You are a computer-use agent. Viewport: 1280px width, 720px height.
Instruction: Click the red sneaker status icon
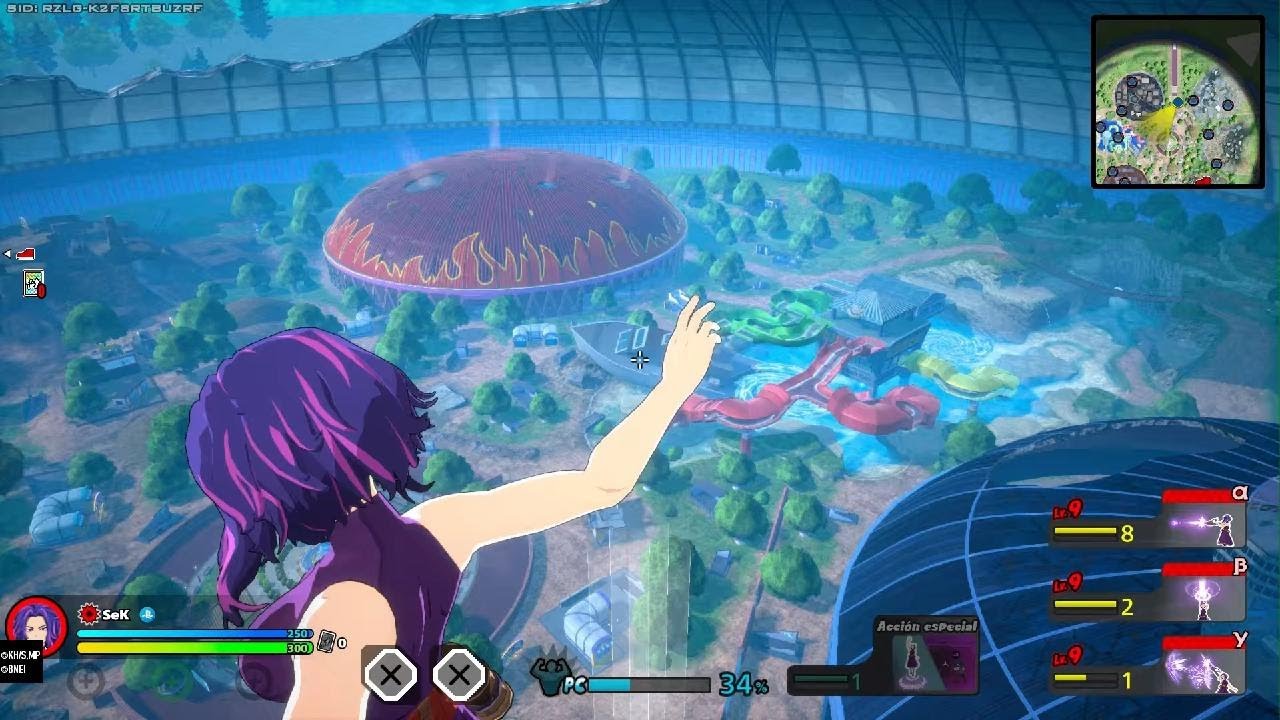25,254
